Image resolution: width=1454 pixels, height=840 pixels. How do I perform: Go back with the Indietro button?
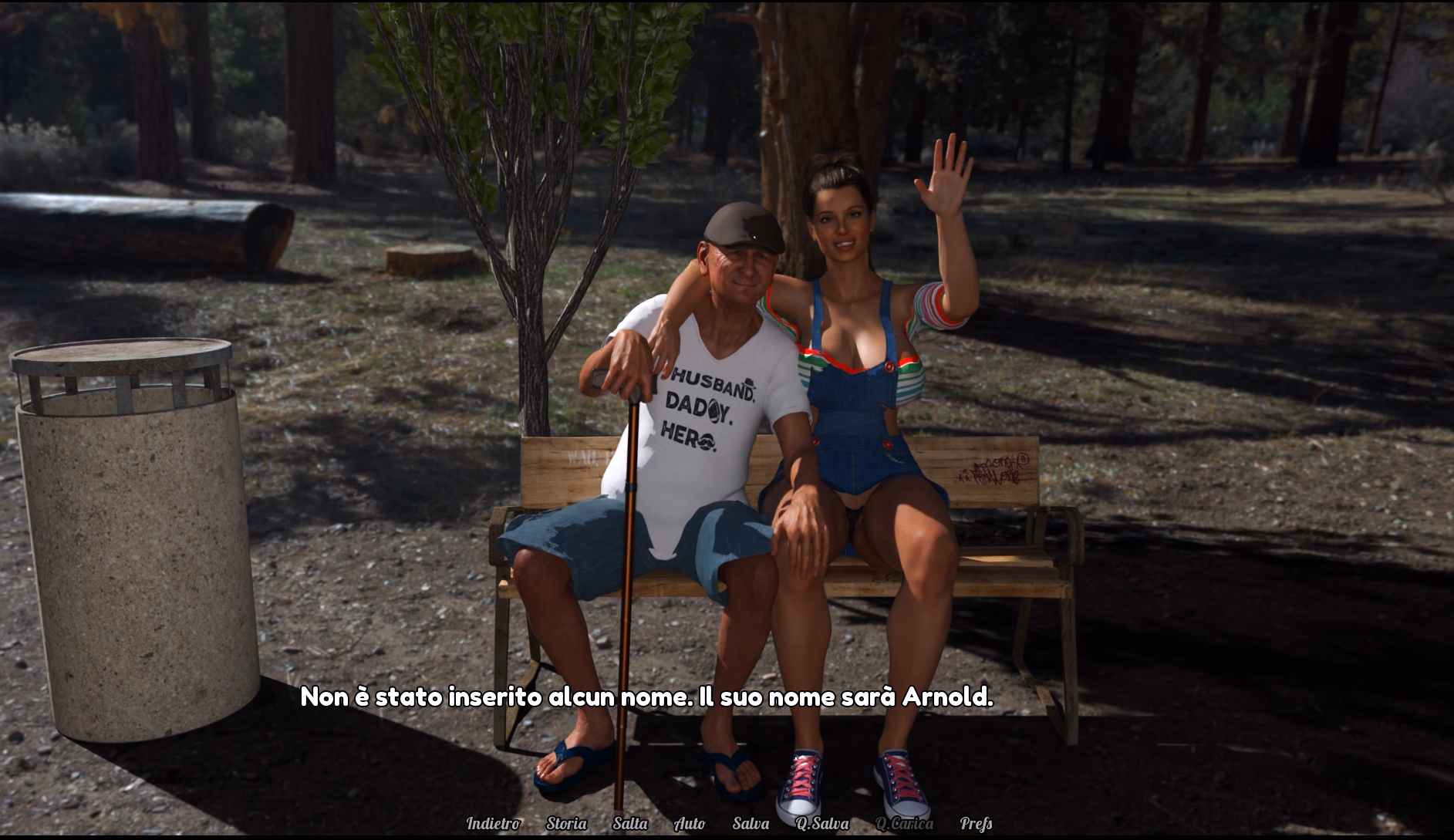click(x=493, y=824)
